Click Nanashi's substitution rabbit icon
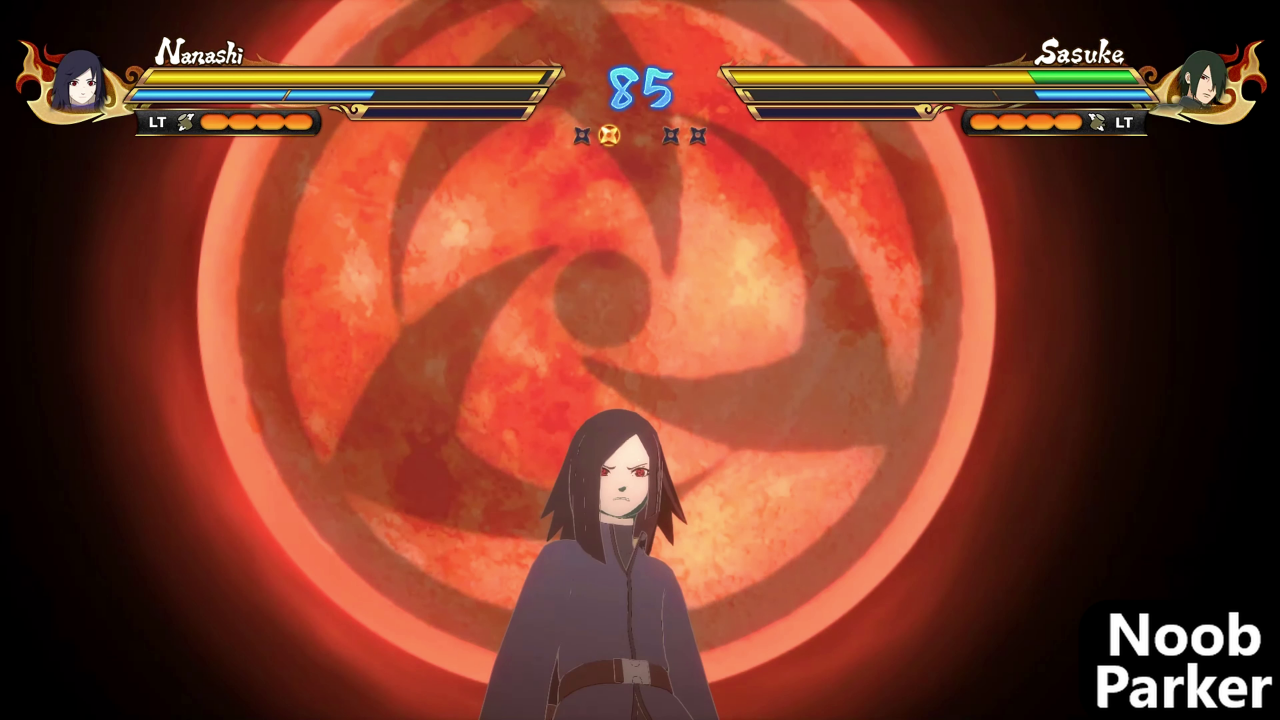Viewport: 1280px width, 720px height. 183,122
